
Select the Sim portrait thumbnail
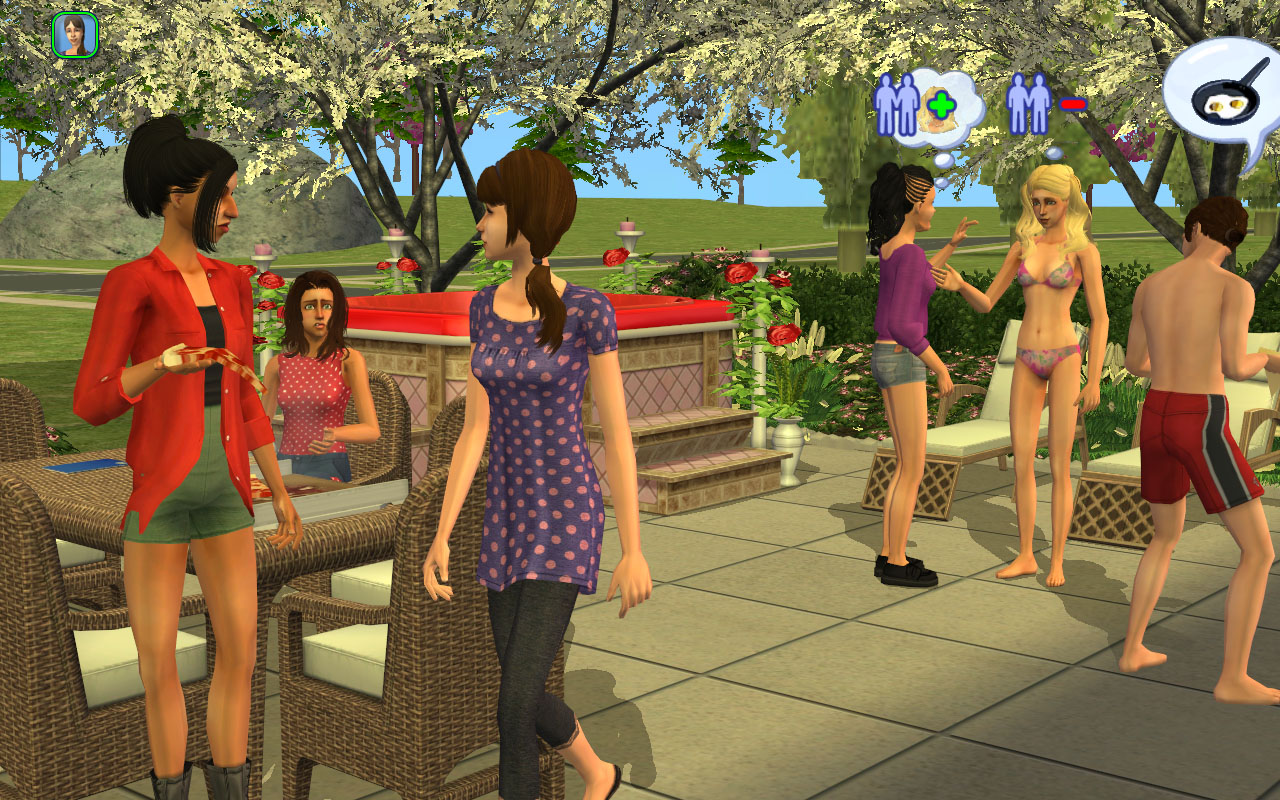[74, 35]
